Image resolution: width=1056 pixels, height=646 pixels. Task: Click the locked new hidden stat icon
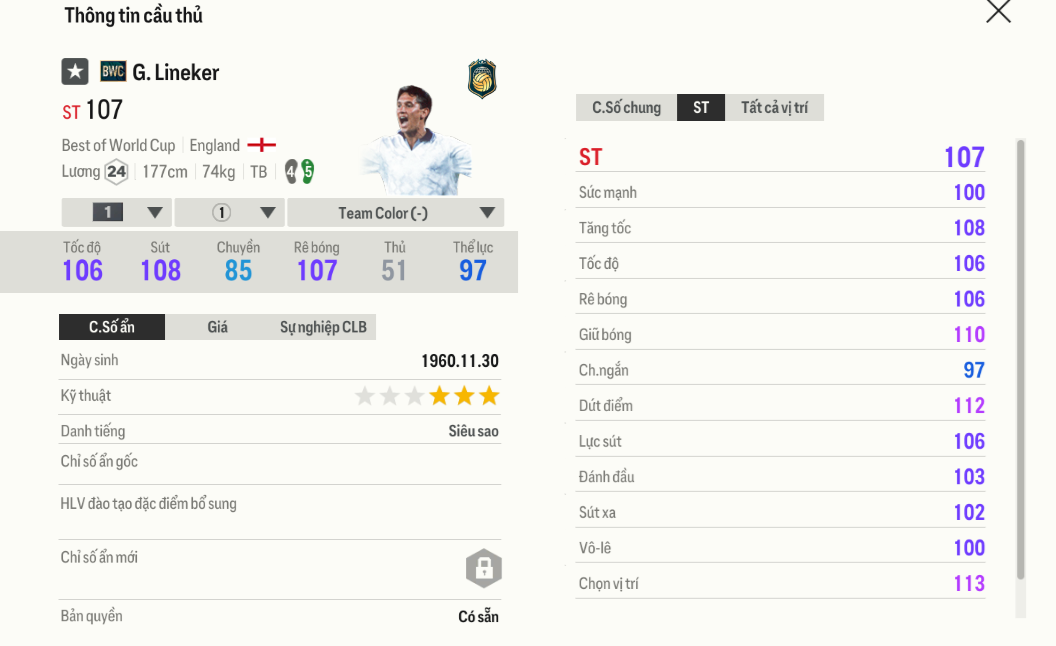coord(483,569)
